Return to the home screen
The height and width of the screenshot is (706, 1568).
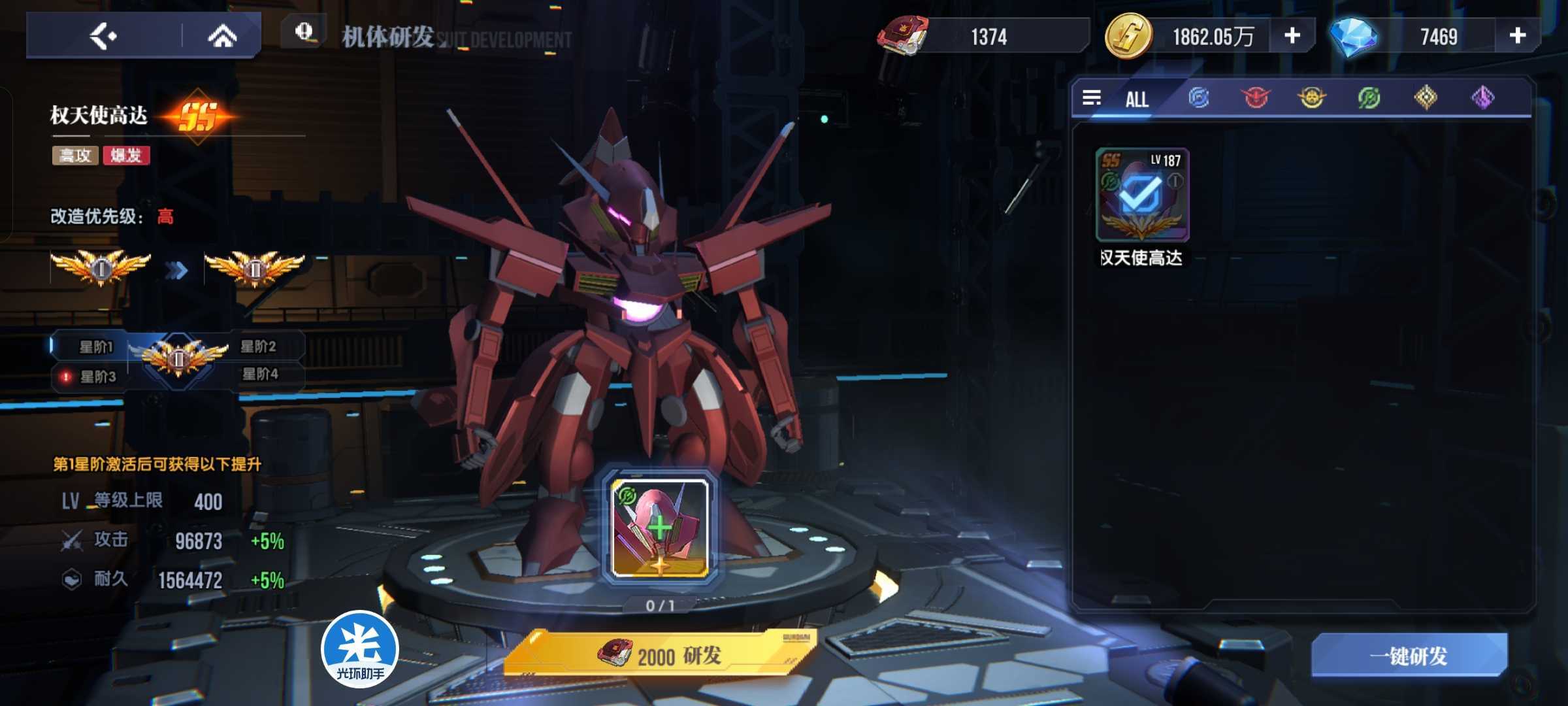click(222, 36)
